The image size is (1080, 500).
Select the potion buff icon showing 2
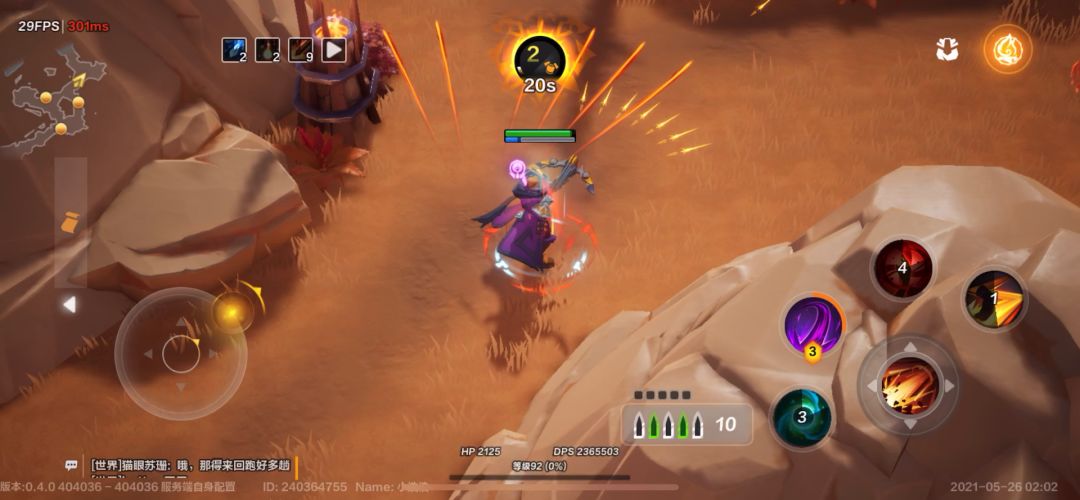coord(268,49)
